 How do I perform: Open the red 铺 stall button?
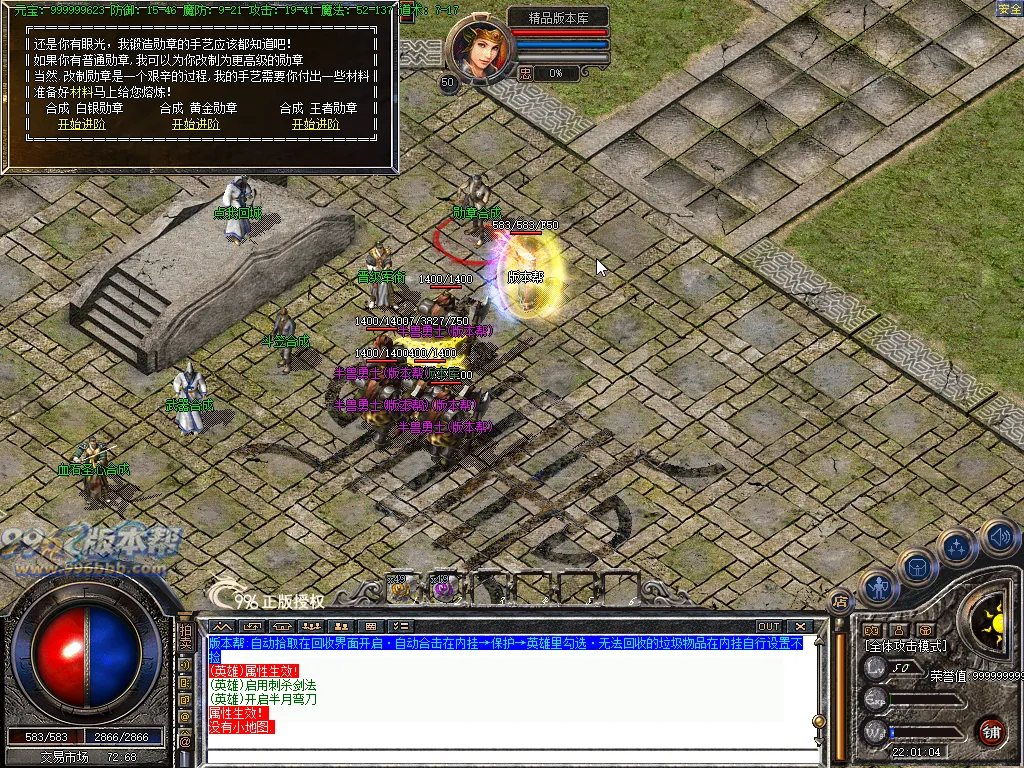click(991, 730)
